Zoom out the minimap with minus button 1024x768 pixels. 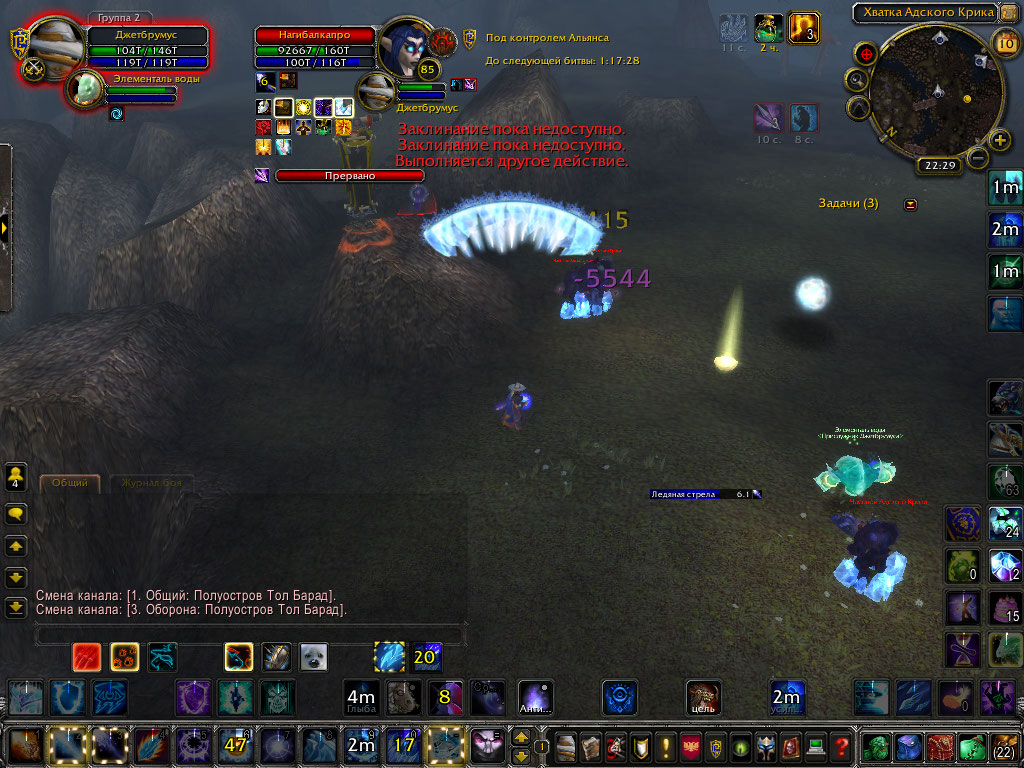click(978, 157)
